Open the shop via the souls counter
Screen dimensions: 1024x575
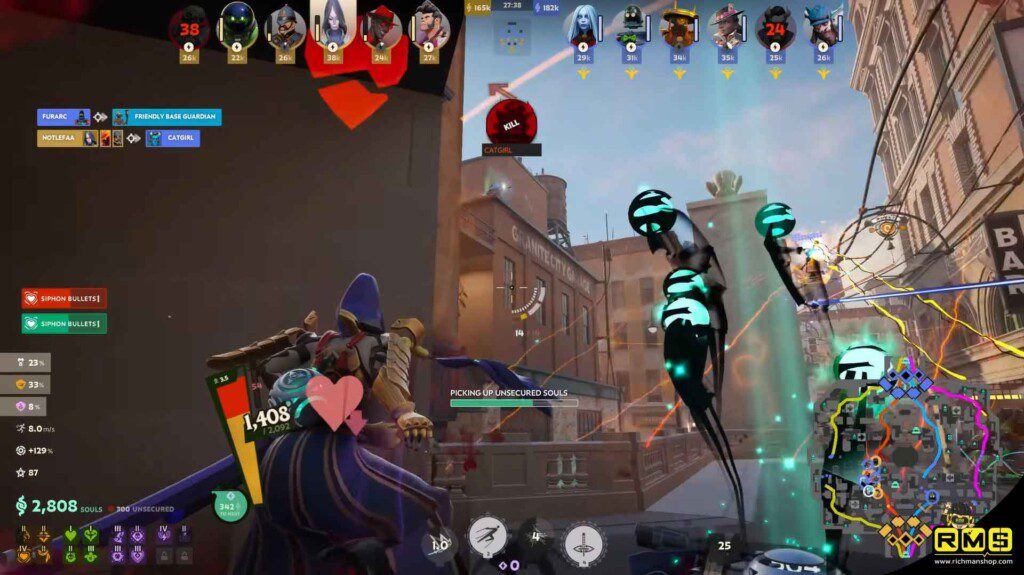(60, 505)
